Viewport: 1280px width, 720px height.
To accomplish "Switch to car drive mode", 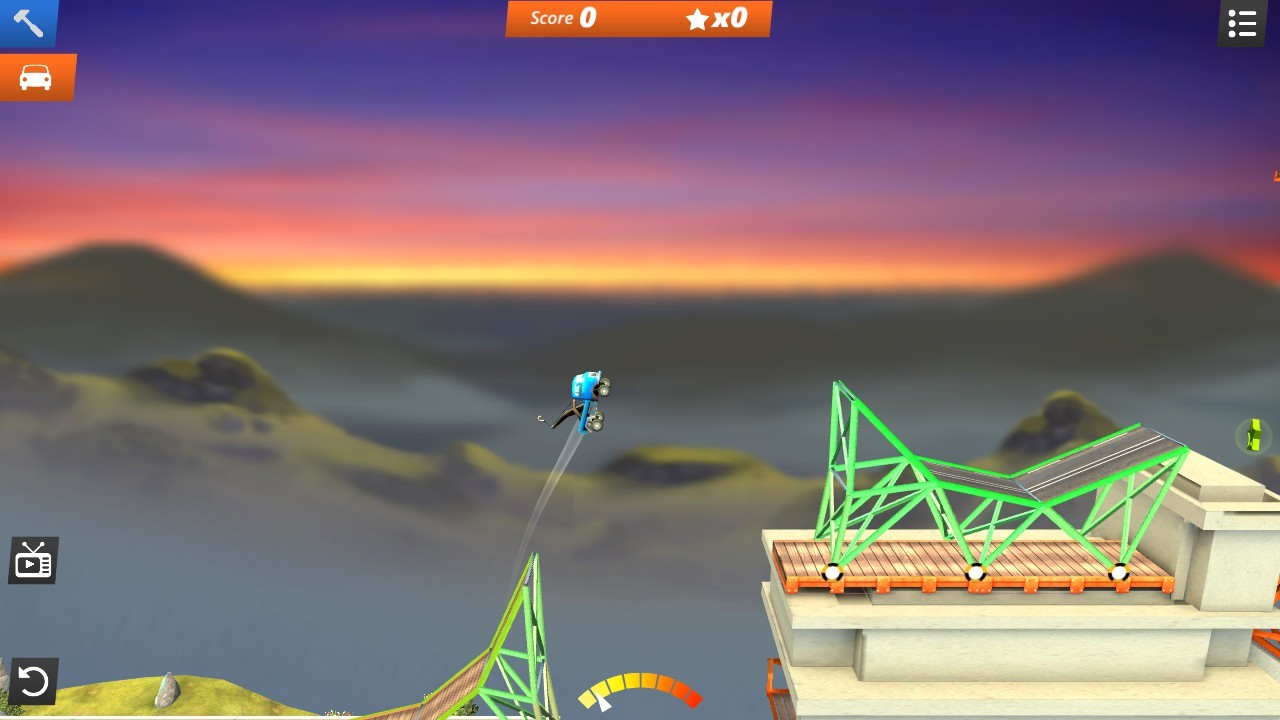I will (37, 75).
